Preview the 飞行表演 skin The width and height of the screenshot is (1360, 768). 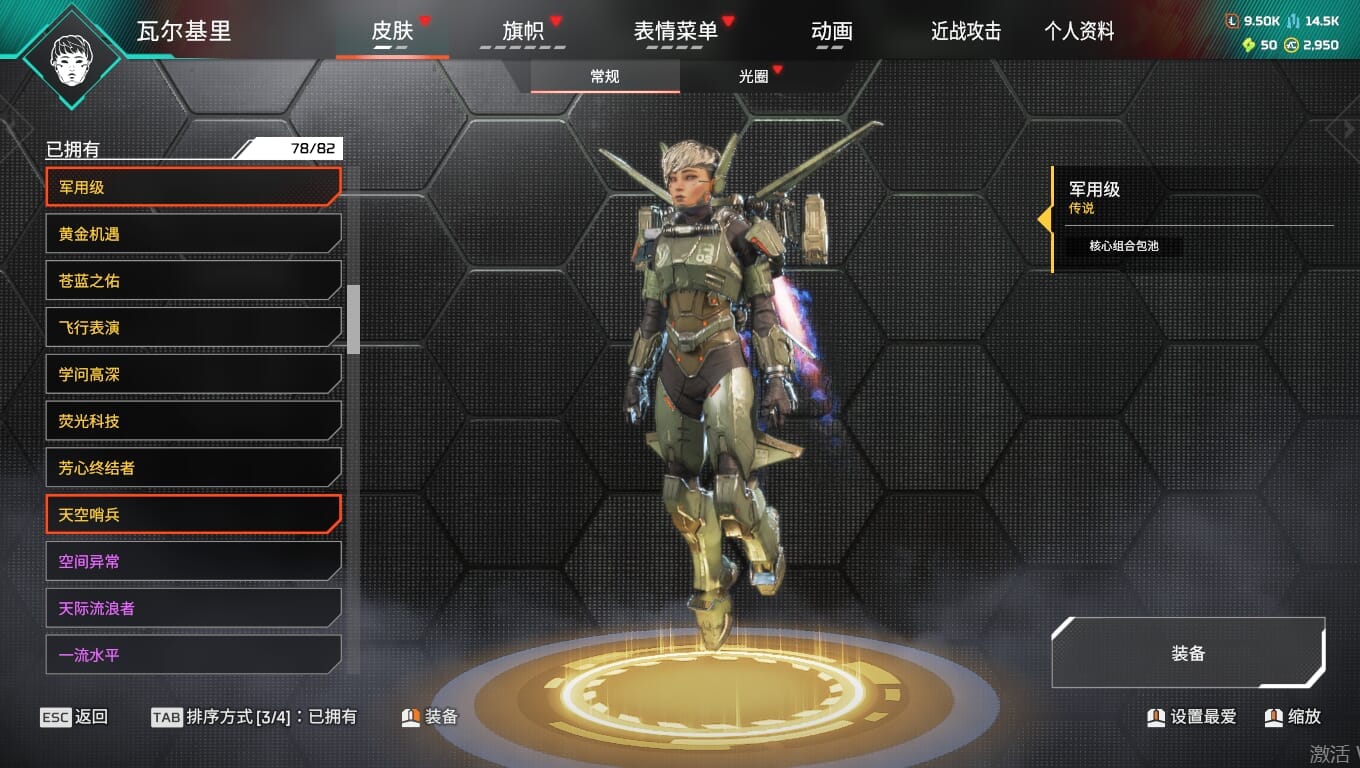click(x=193, y=328)
